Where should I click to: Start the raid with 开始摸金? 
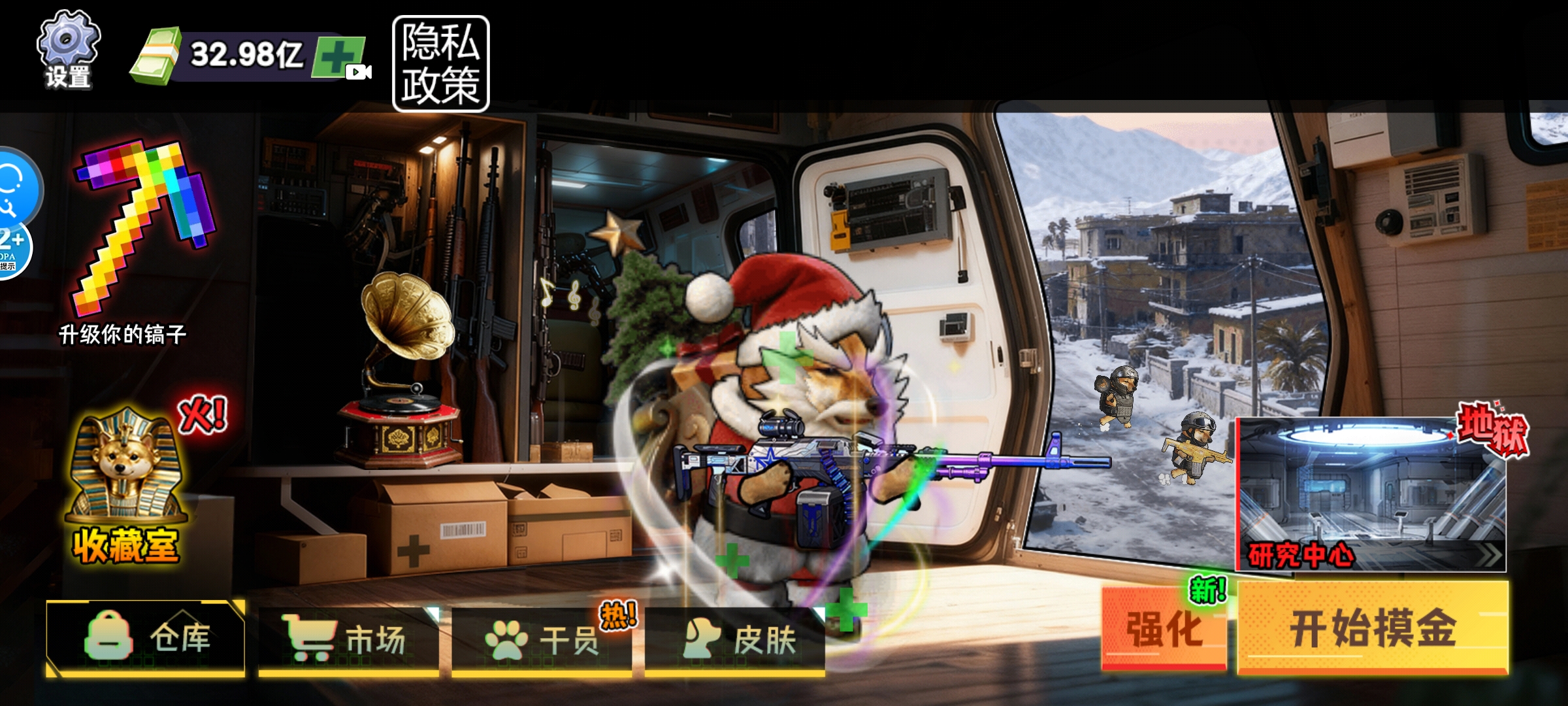[1373, 628]
